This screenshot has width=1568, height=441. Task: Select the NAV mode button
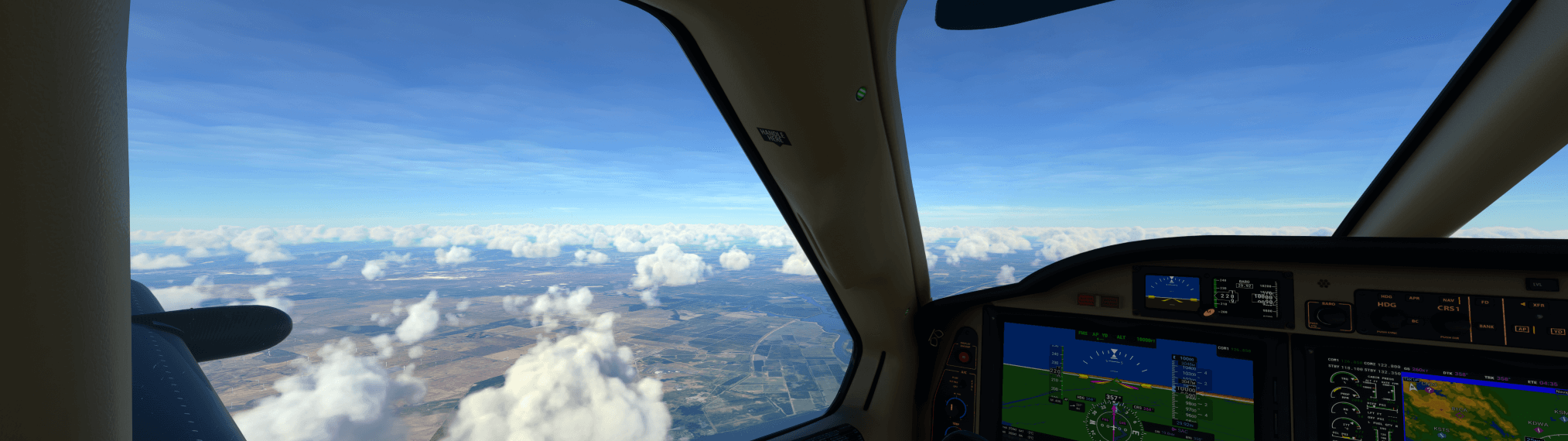(x=1448, y=299)
